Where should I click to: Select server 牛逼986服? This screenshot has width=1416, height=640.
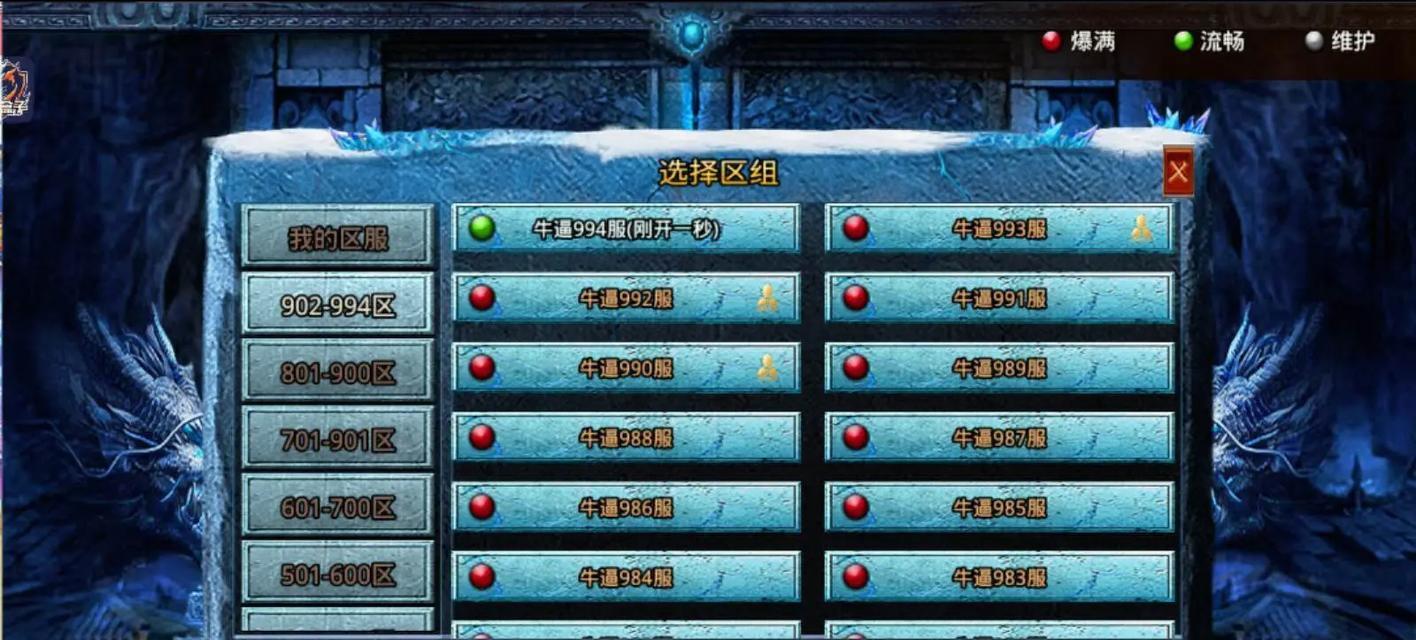(626, 507)
